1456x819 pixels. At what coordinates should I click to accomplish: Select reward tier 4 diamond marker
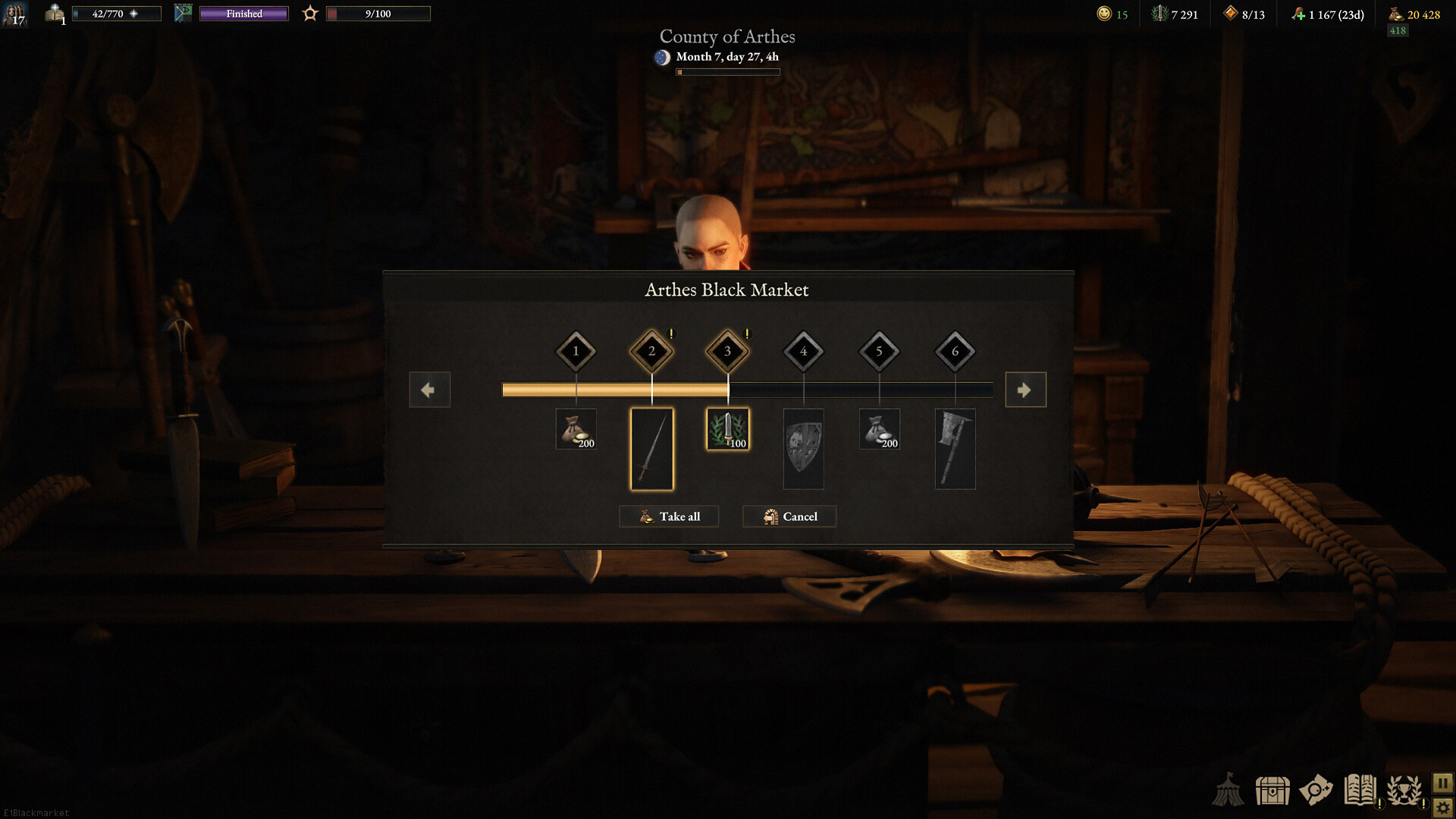tap(803, 351)
